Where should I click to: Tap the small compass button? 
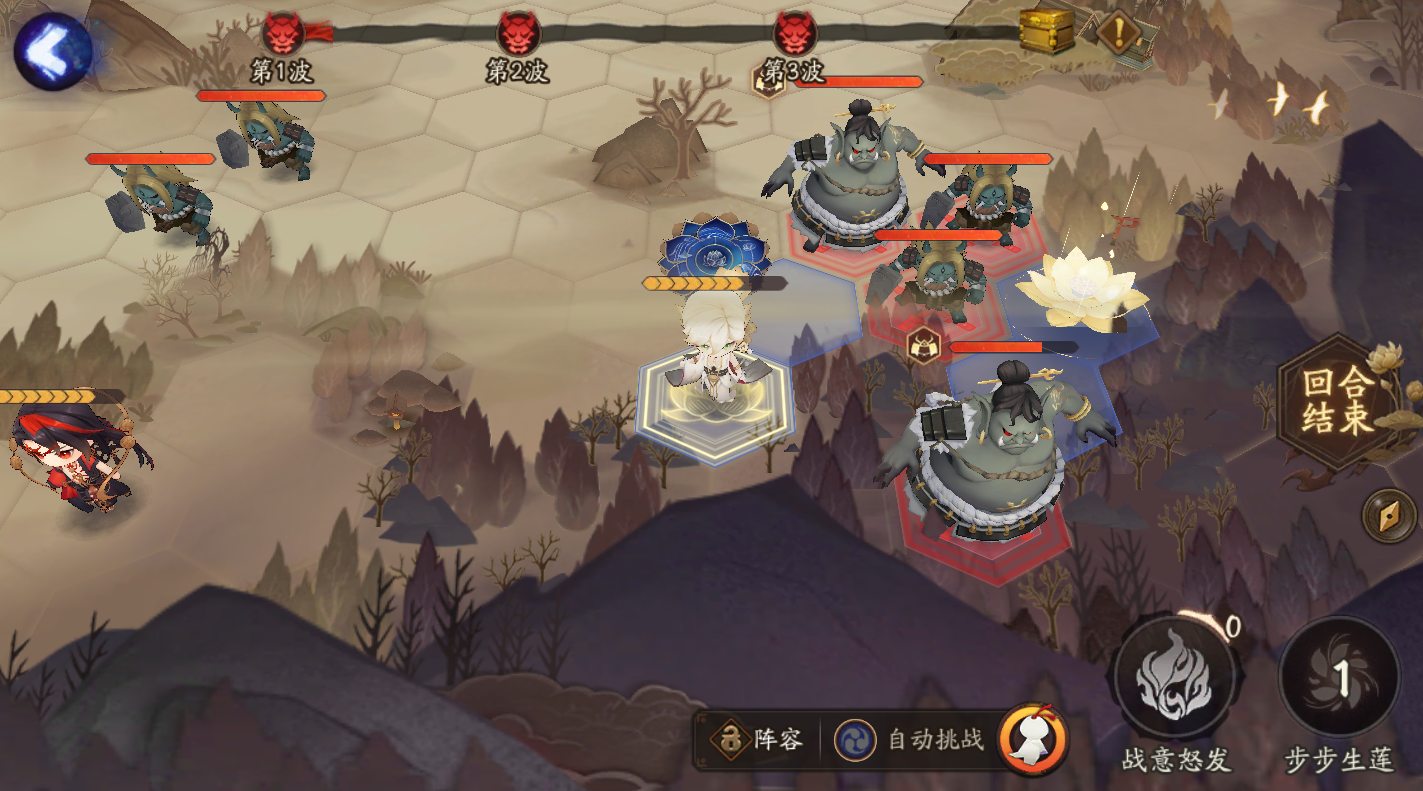point(1389,516)
